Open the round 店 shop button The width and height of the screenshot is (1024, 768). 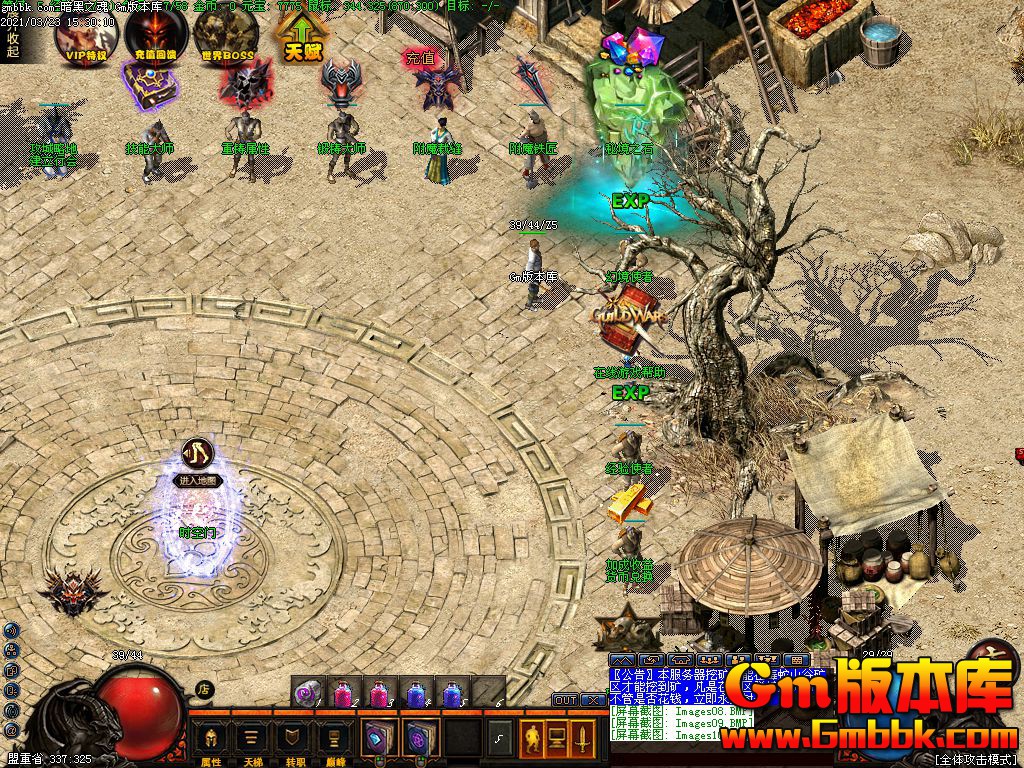(204, 688)
